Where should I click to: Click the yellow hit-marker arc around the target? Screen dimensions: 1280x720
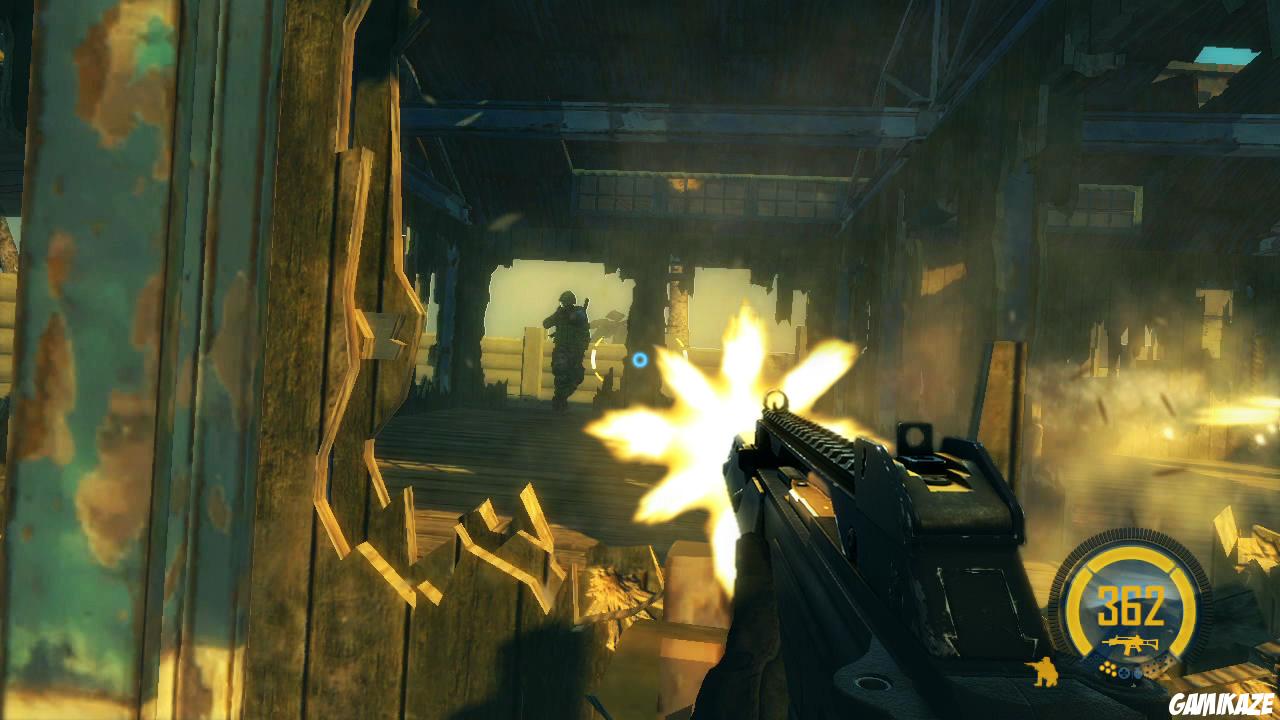click(x=597, y=360)
